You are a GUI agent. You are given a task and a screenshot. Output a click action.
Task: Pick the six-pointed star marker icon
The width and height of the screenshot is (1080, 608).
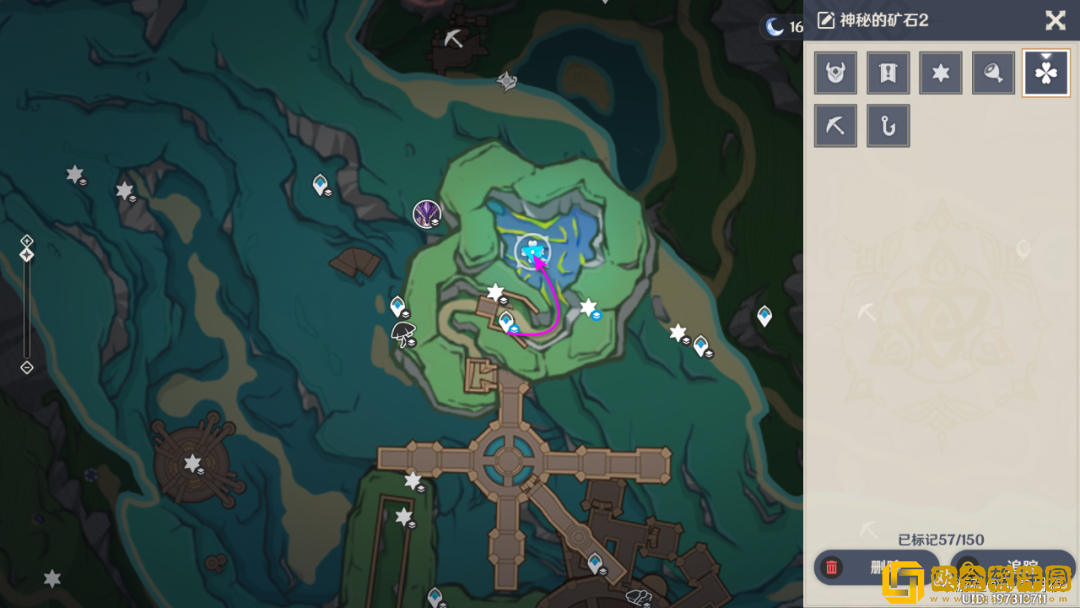(x=941, y=73)
